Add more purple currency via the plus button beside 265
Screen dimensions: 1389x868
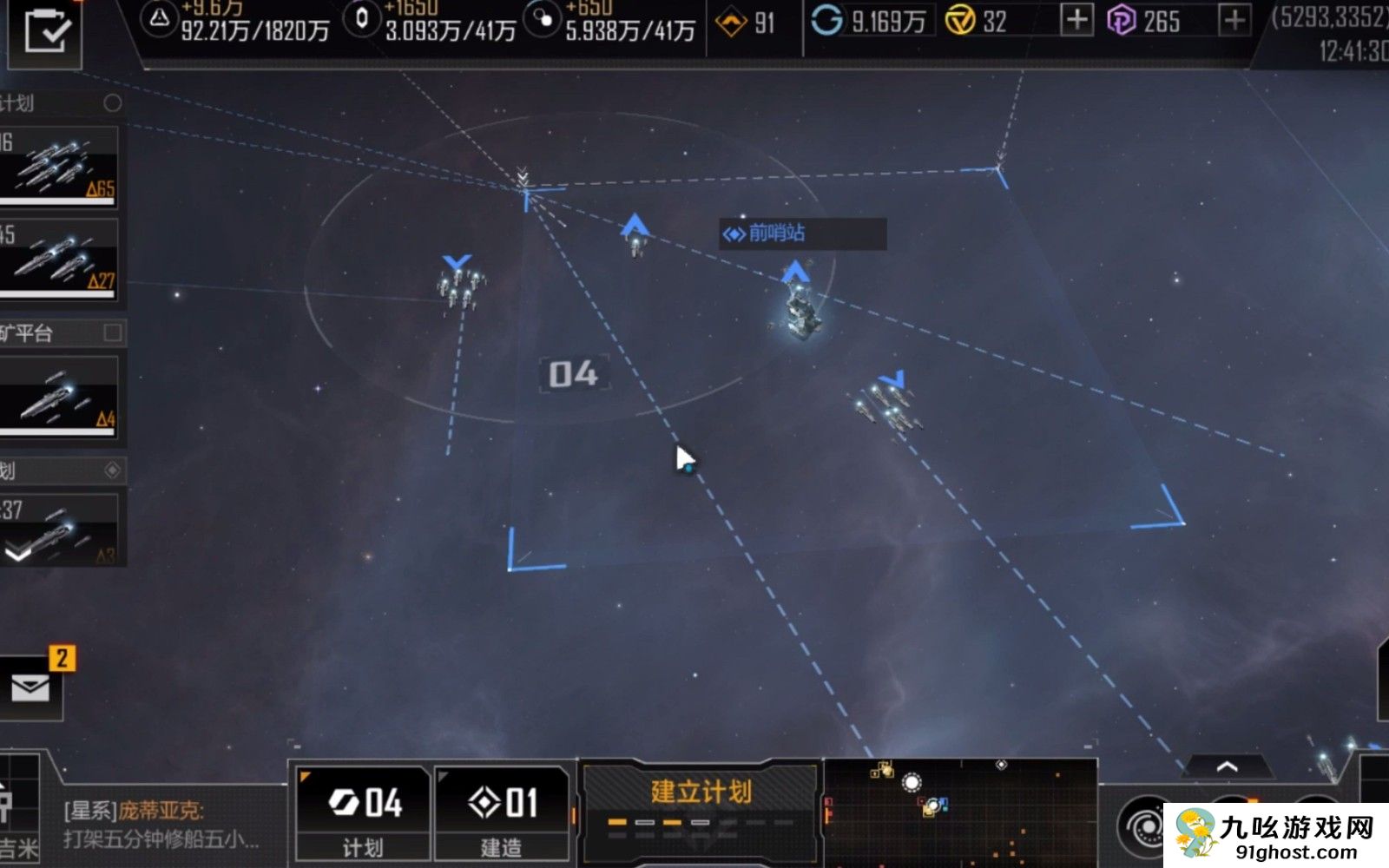click(1234, 20)
